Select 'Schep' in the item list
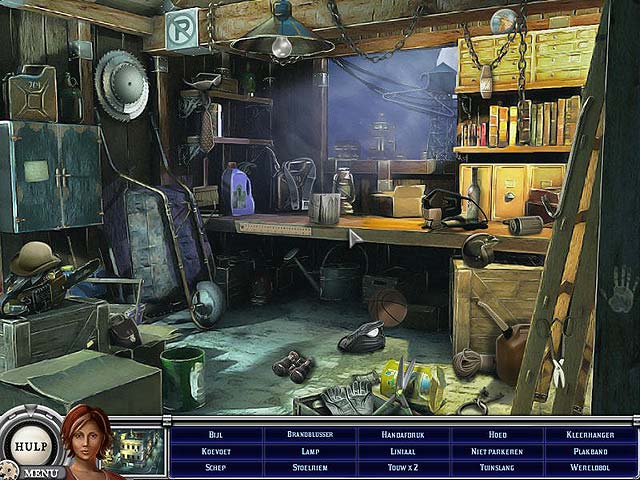 [x=216, y=467]
